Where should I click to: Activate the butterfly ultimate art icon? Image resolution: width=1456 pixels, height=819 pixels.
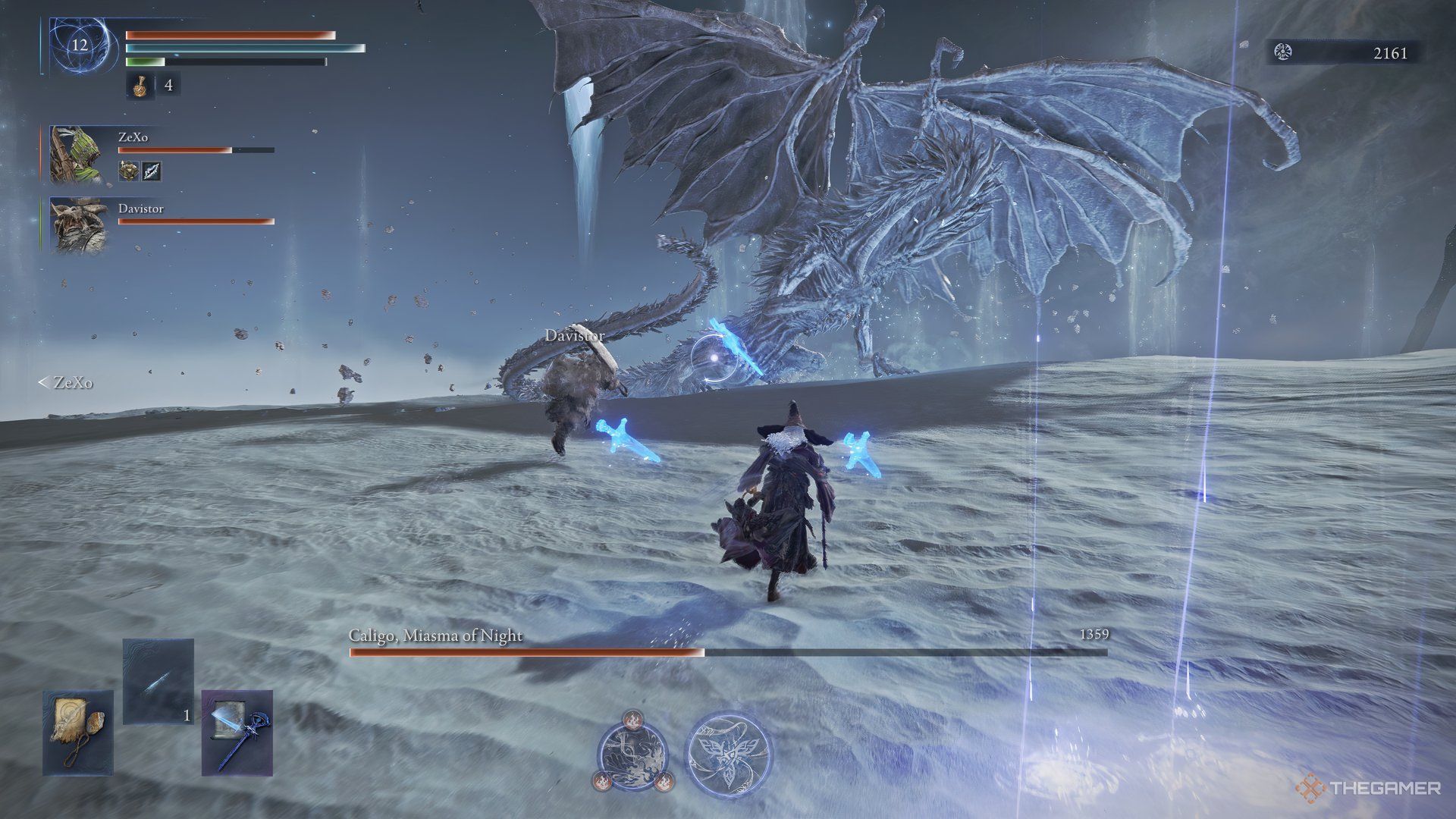coord(728,752)
